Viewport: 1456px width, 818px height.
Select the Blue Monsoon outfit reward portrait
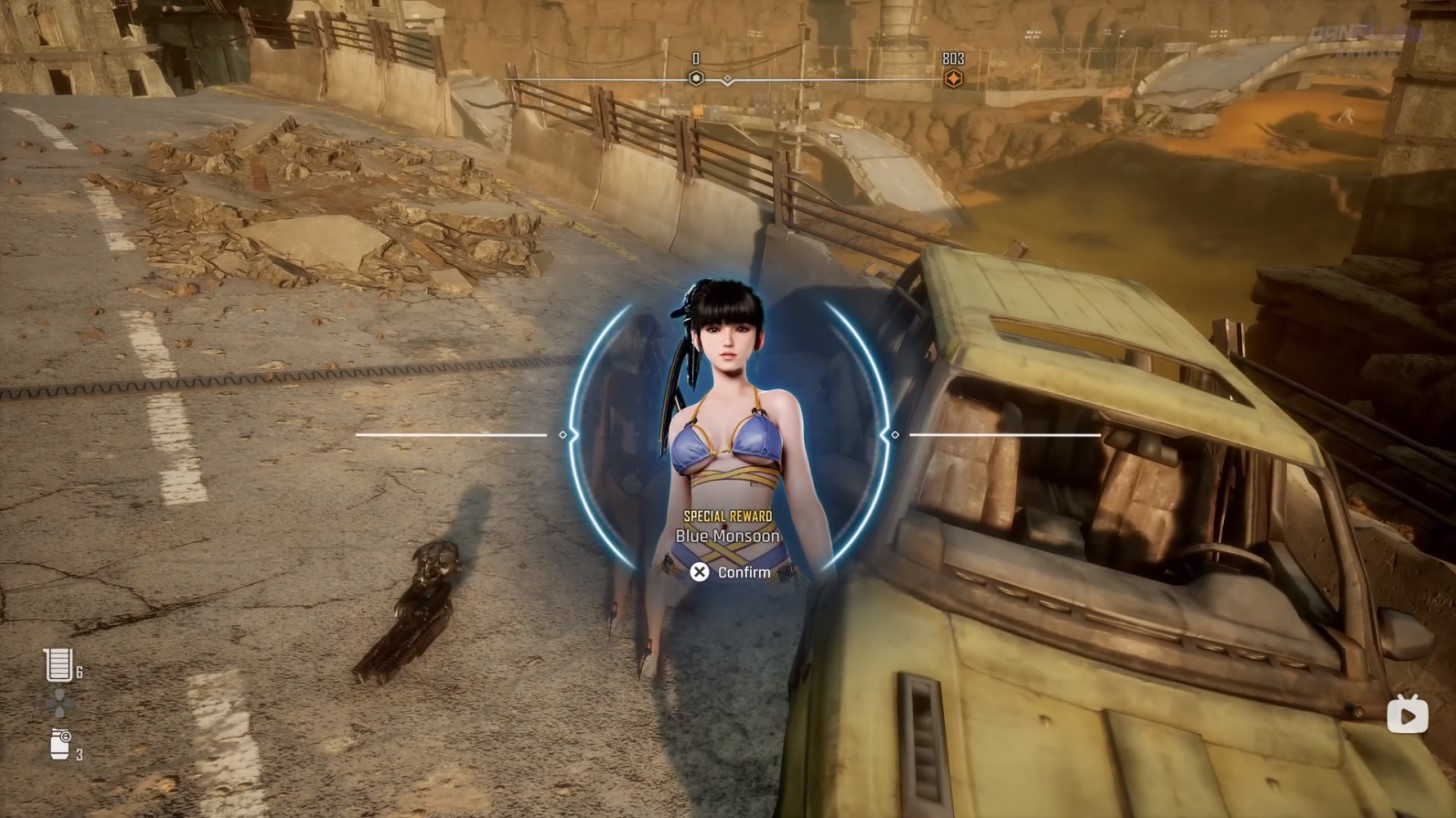[x=728, y=400]
